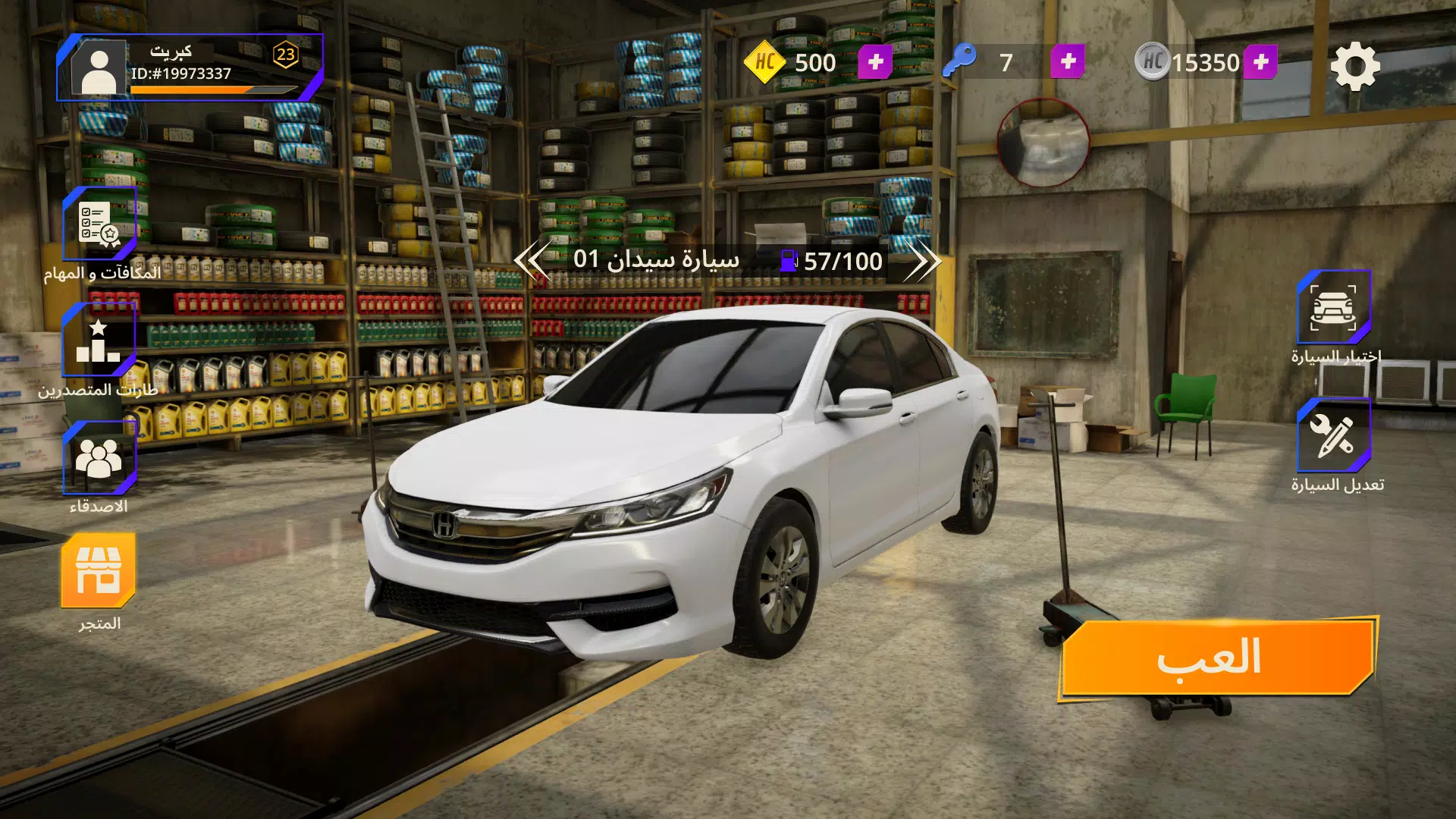
Task: Click the HC gold currency coin icon
Action: click(764, 62)
